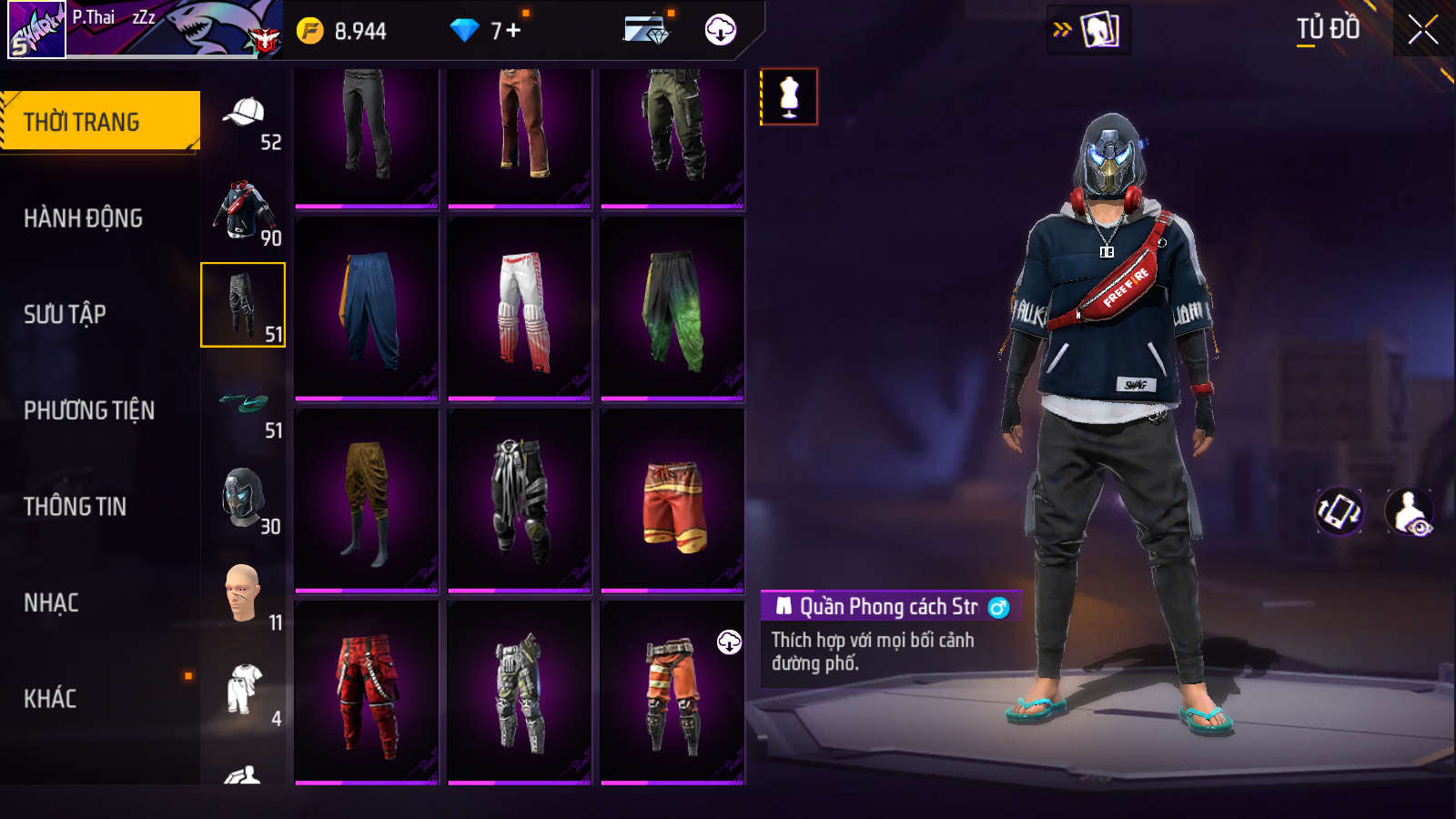Open the Phương Tiện category
This screenshot has width=1456, height=819.
click(x=89, y=410)
